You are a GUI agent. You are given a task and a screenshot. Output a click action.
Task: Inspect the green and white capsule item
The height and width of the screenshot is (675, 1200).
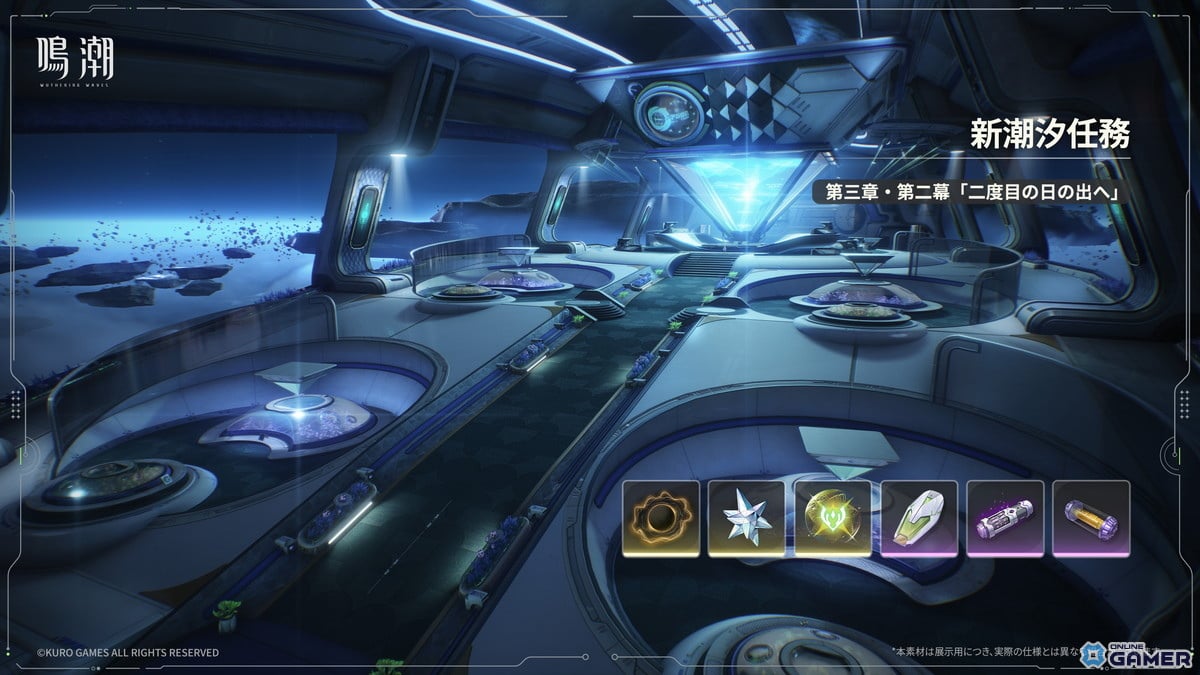click(919, 518)
